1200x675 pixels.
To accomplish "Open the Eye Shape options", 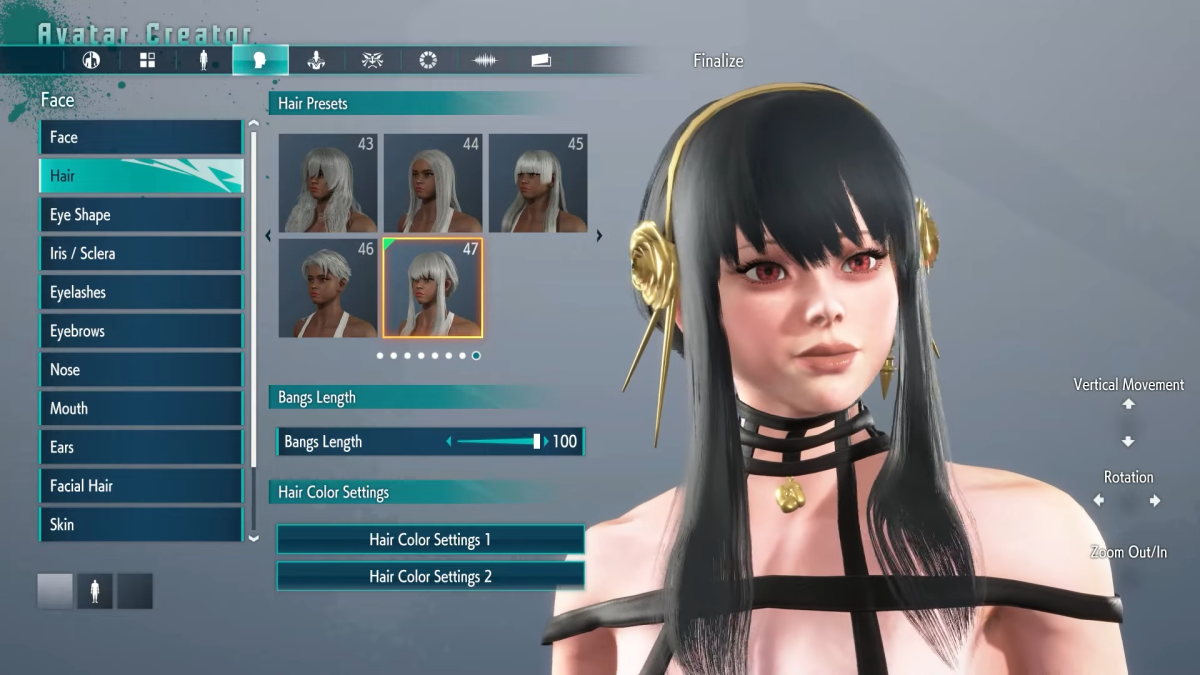I will click(x=140, y=215).
